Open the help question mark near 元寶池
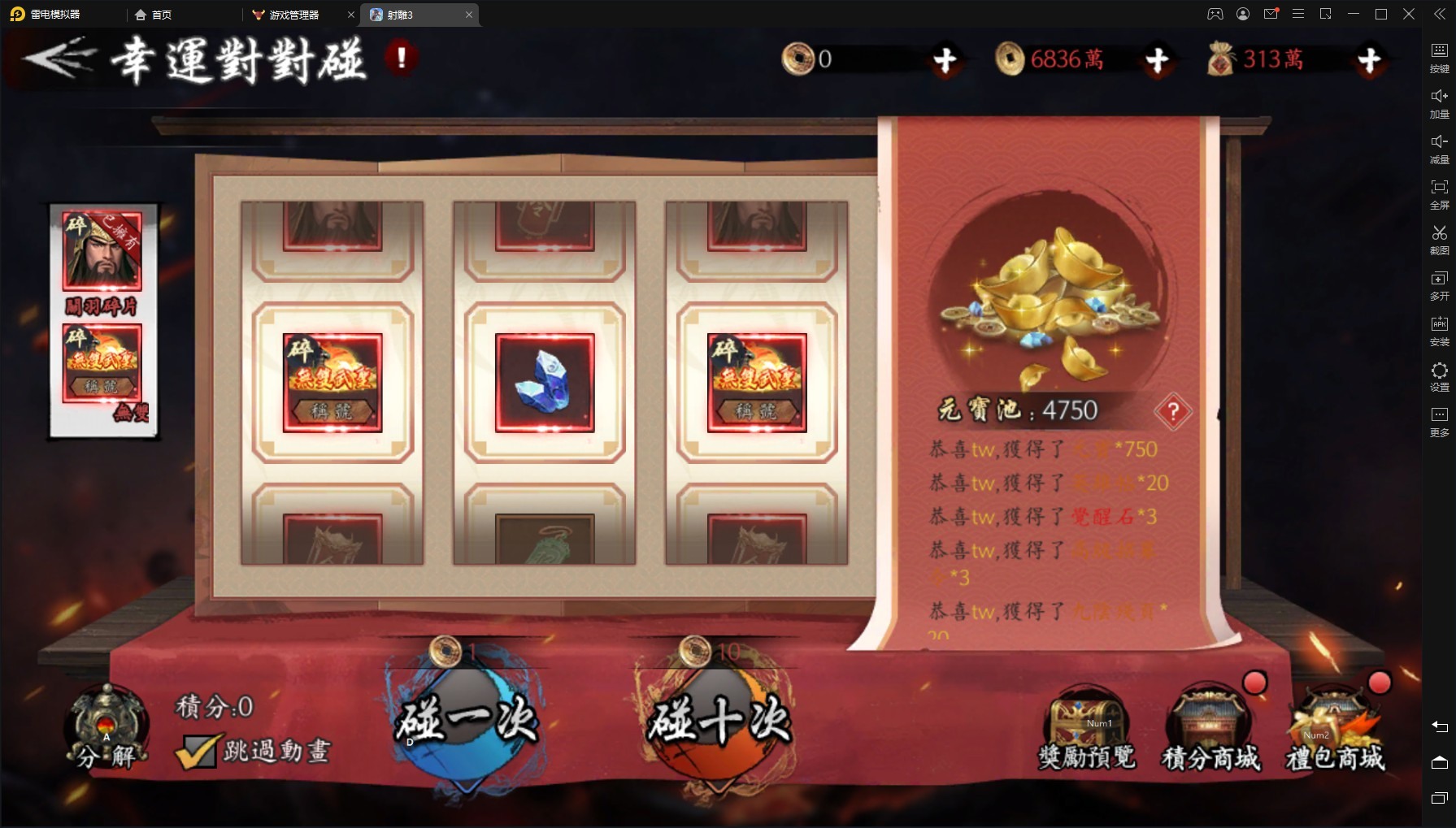The image size is (1456, 828). [x=1172, y=413]
